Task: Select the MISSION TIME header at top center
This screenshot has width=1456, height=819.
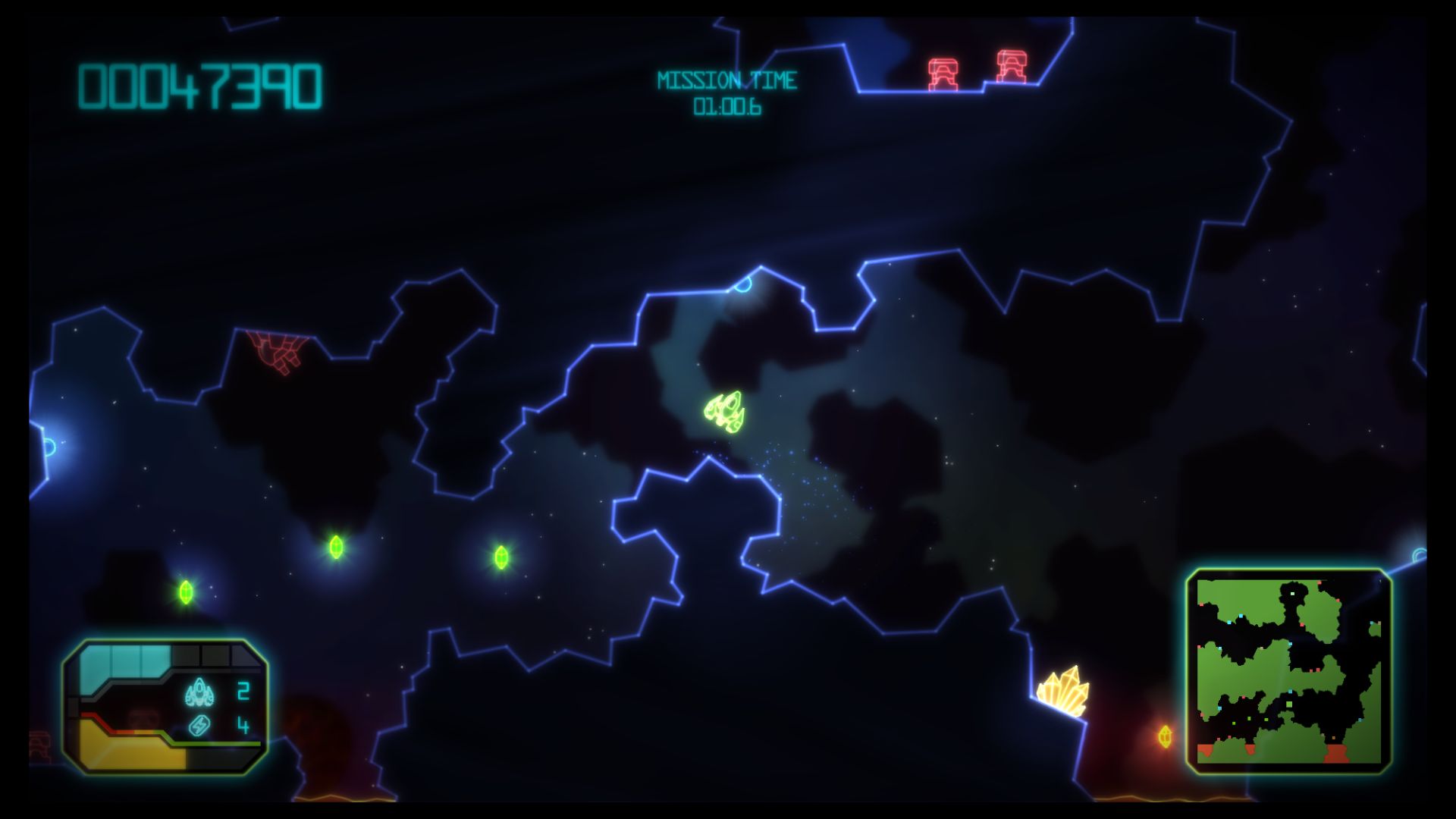Action: (727, 79)
